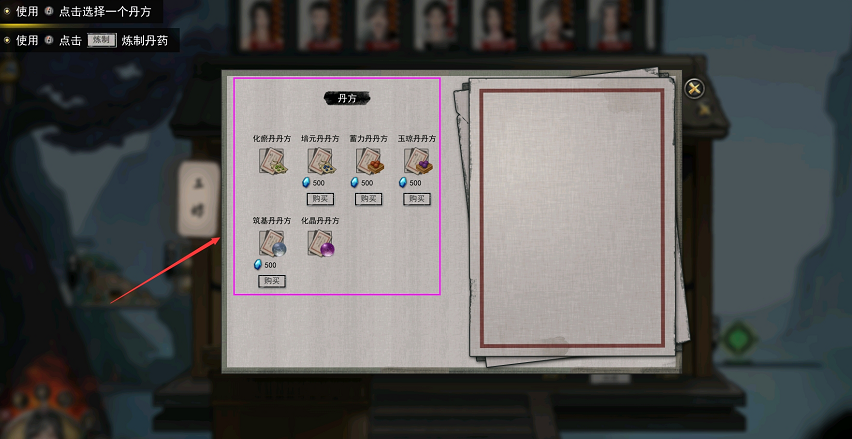Choose the 蓄力丹丹方 recipe icon

coord(368,161)
